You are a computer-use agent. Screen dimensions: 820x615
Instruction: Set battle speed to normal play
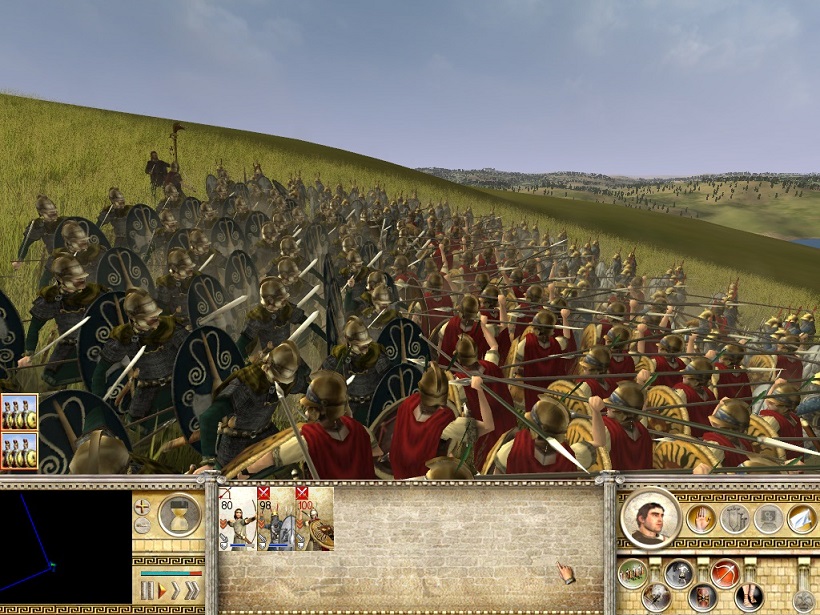point(162,591)
